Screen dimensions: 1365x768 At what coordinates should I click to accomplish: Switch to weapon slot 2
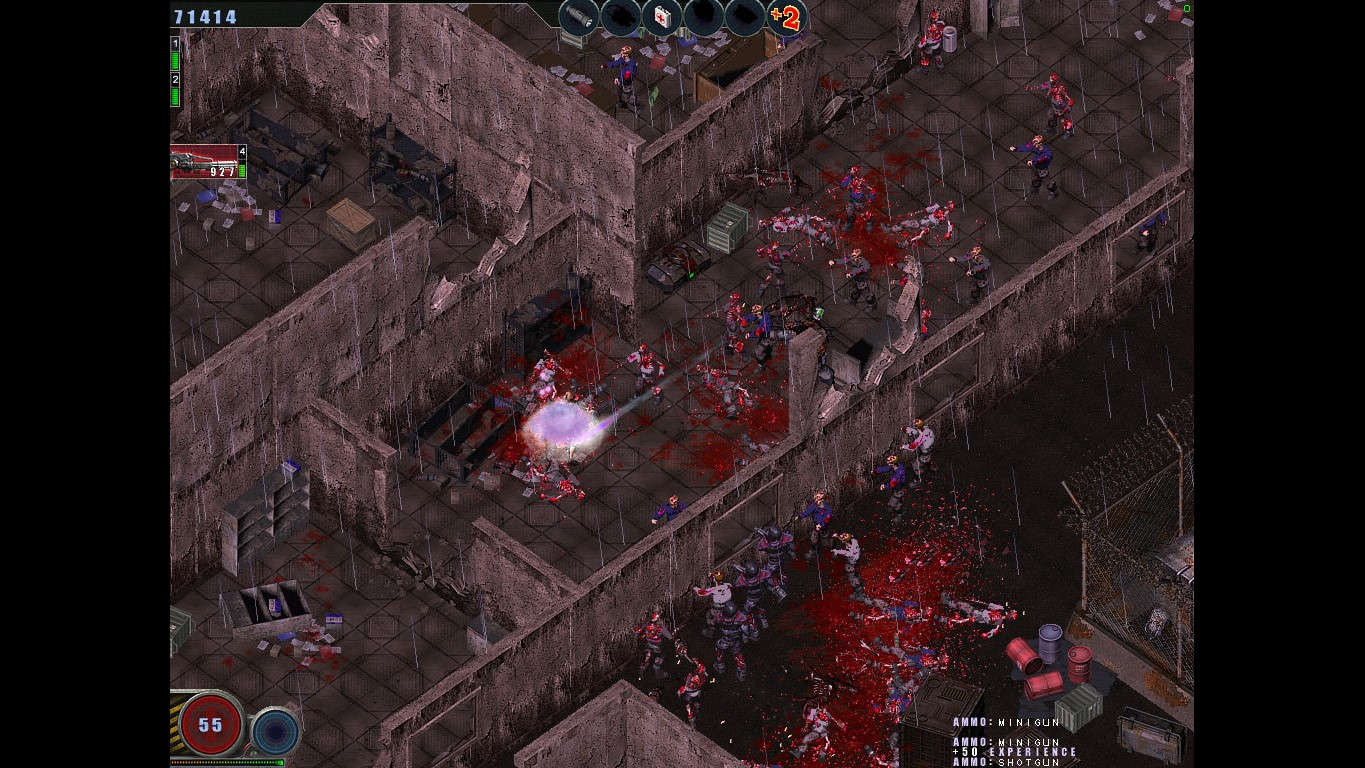coord(175,78)
